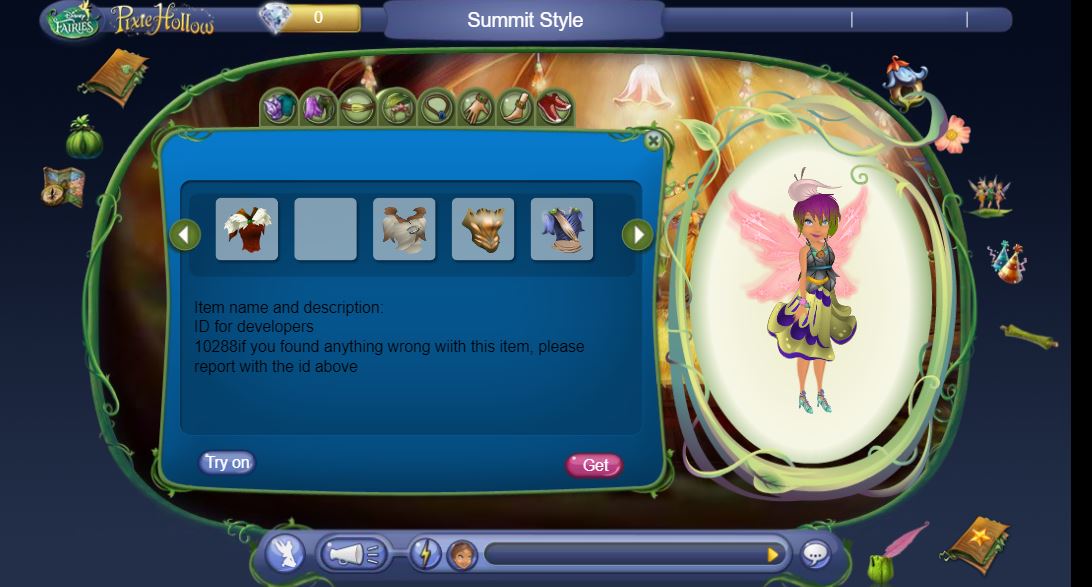Select the blue sash top item

point(562,229)
